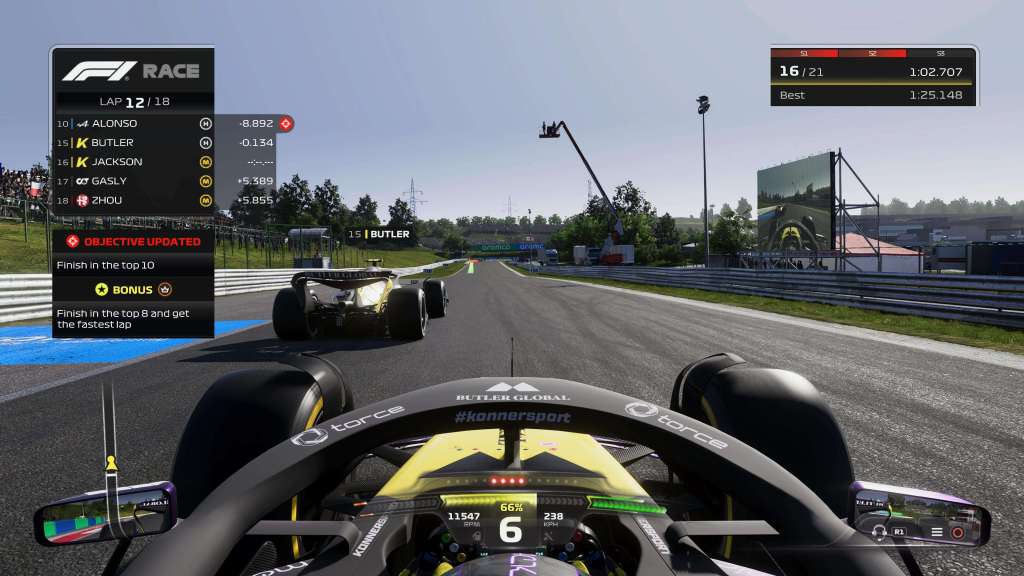Open the Objective Updated tracker
This screenshot has width=1024, height=576.
tap(133, 241)
